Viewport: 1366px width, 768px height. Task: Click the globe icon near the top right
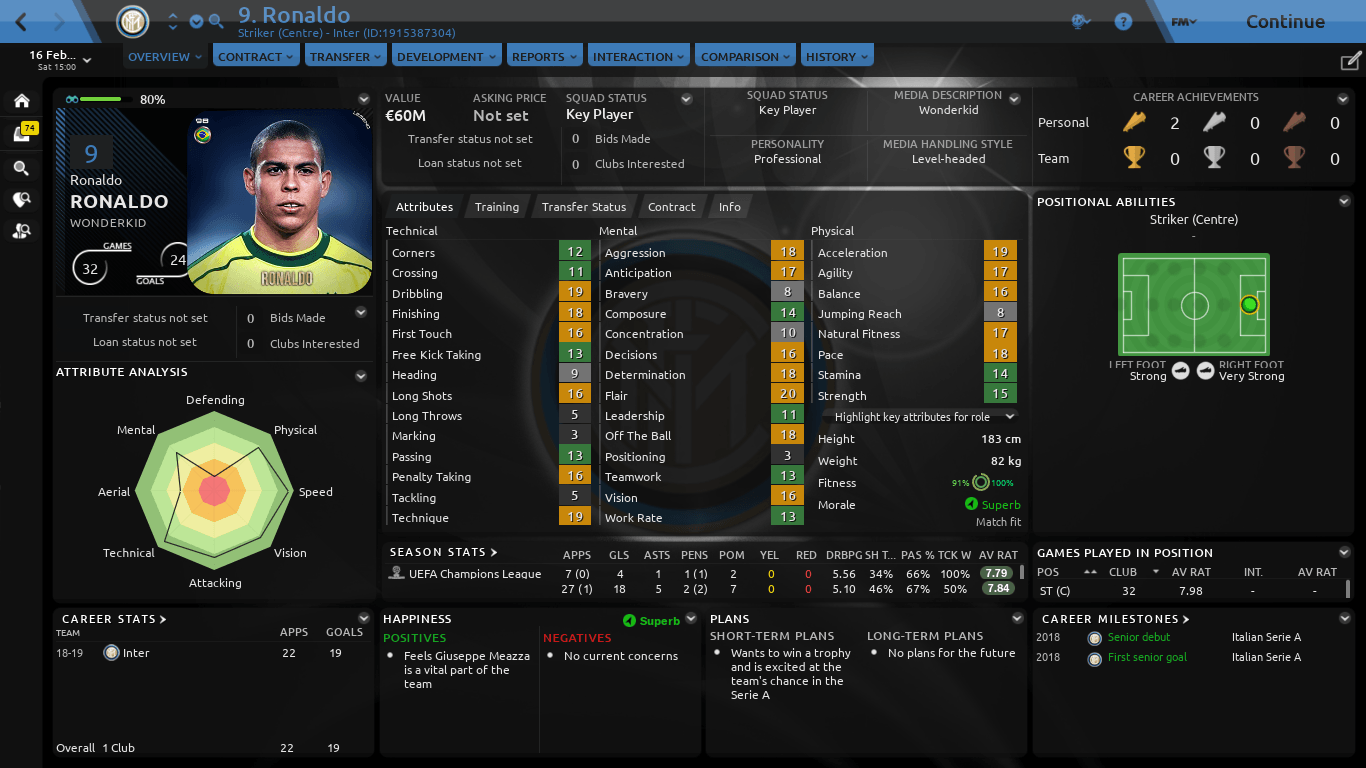[1082, 20]
